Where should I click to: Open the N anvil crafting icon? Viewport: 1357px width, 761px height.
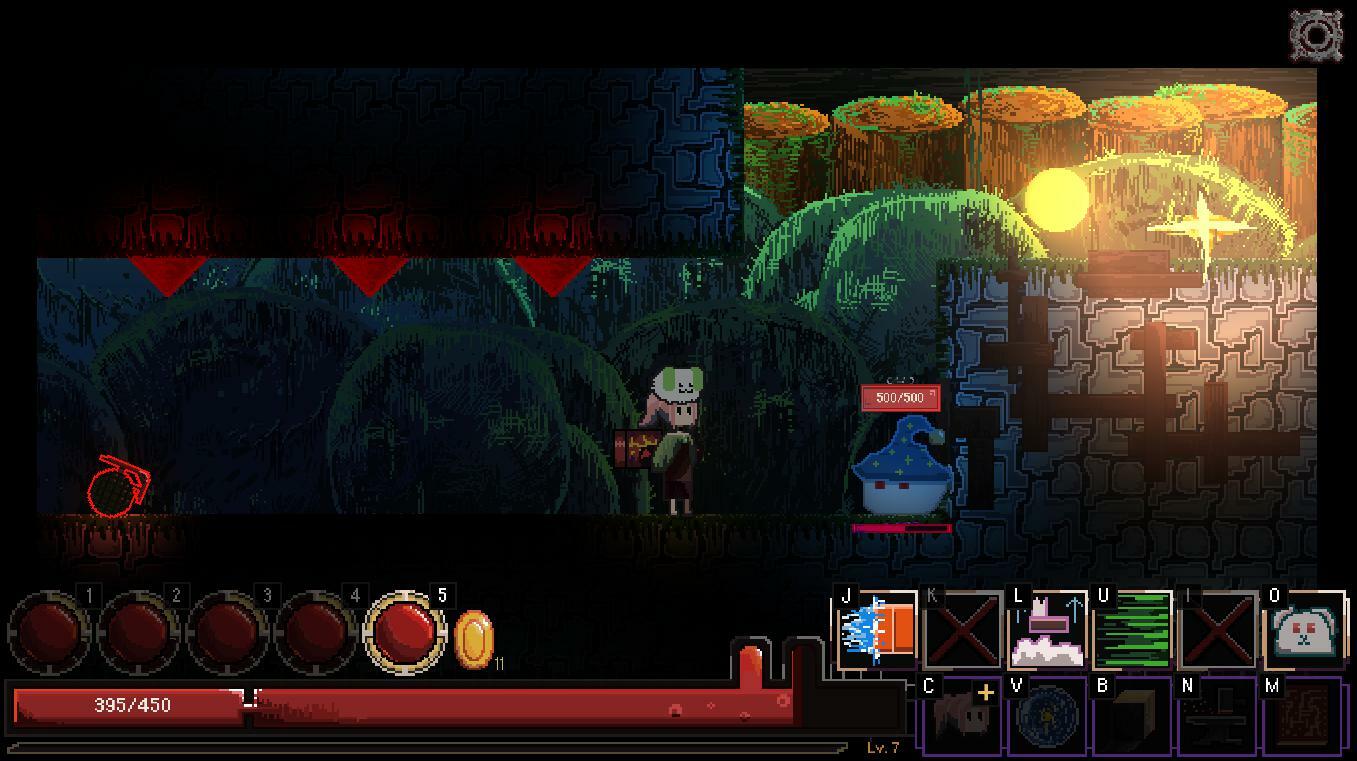[1218, 715]
